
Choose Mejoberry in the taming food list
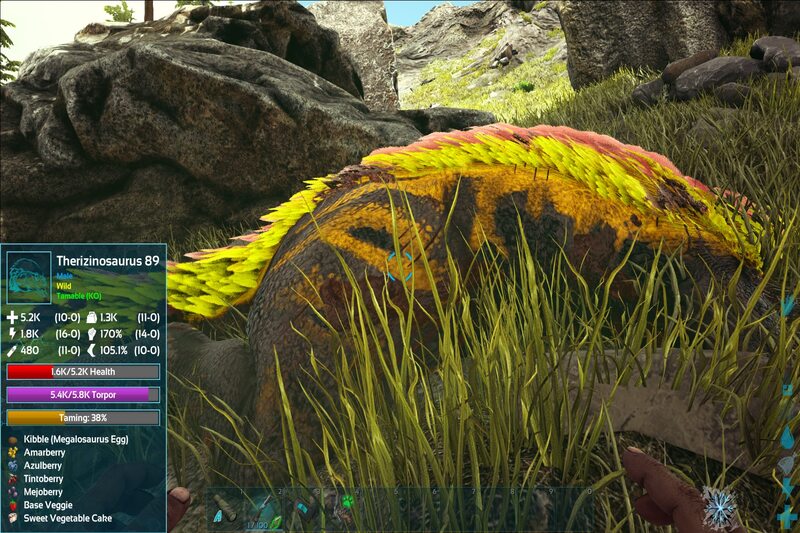[x=44, y=491]
